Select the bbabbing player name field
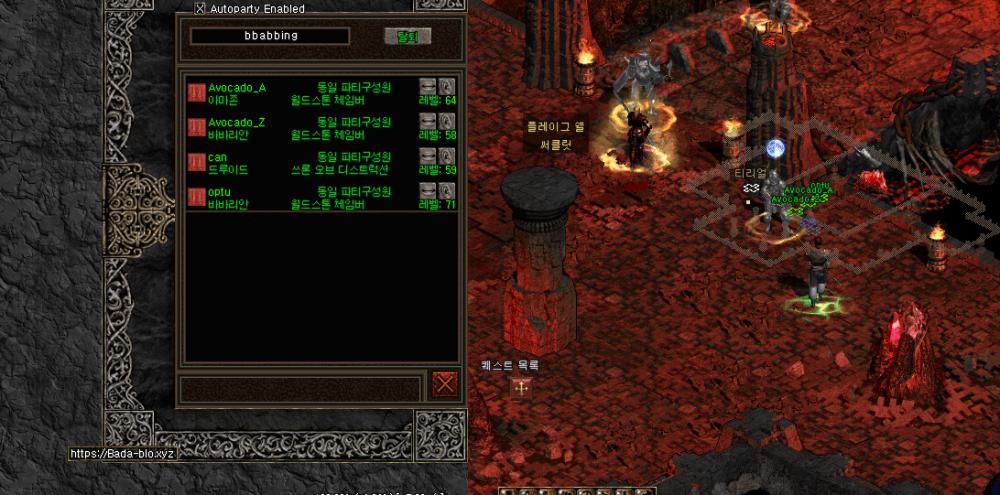 (270, 36)
